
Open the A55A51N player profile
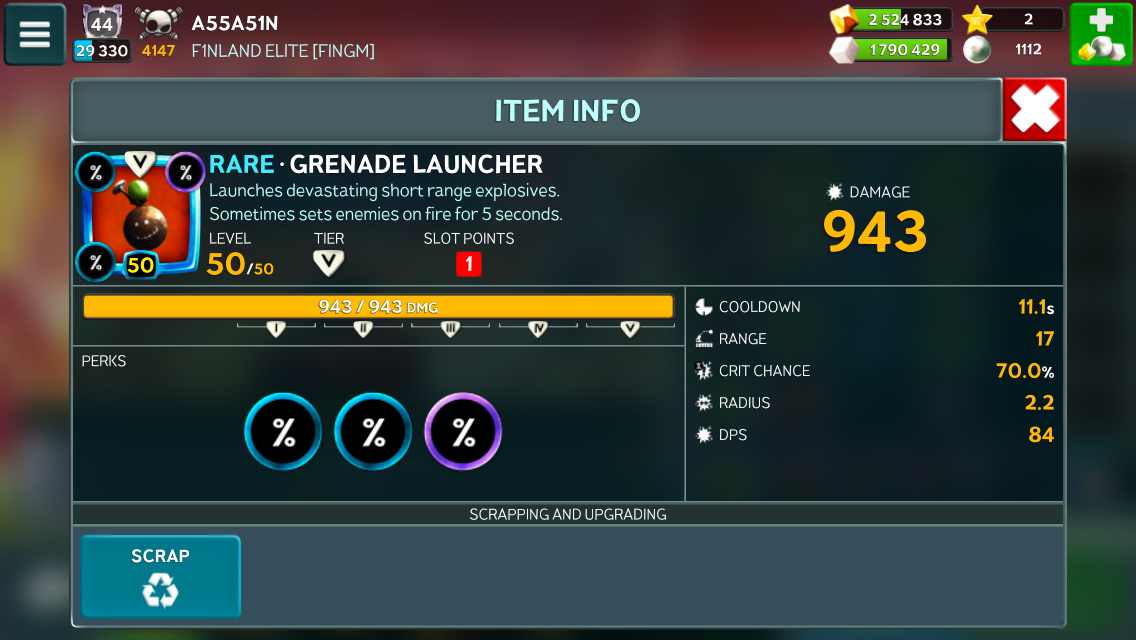(x=235, y=24)
